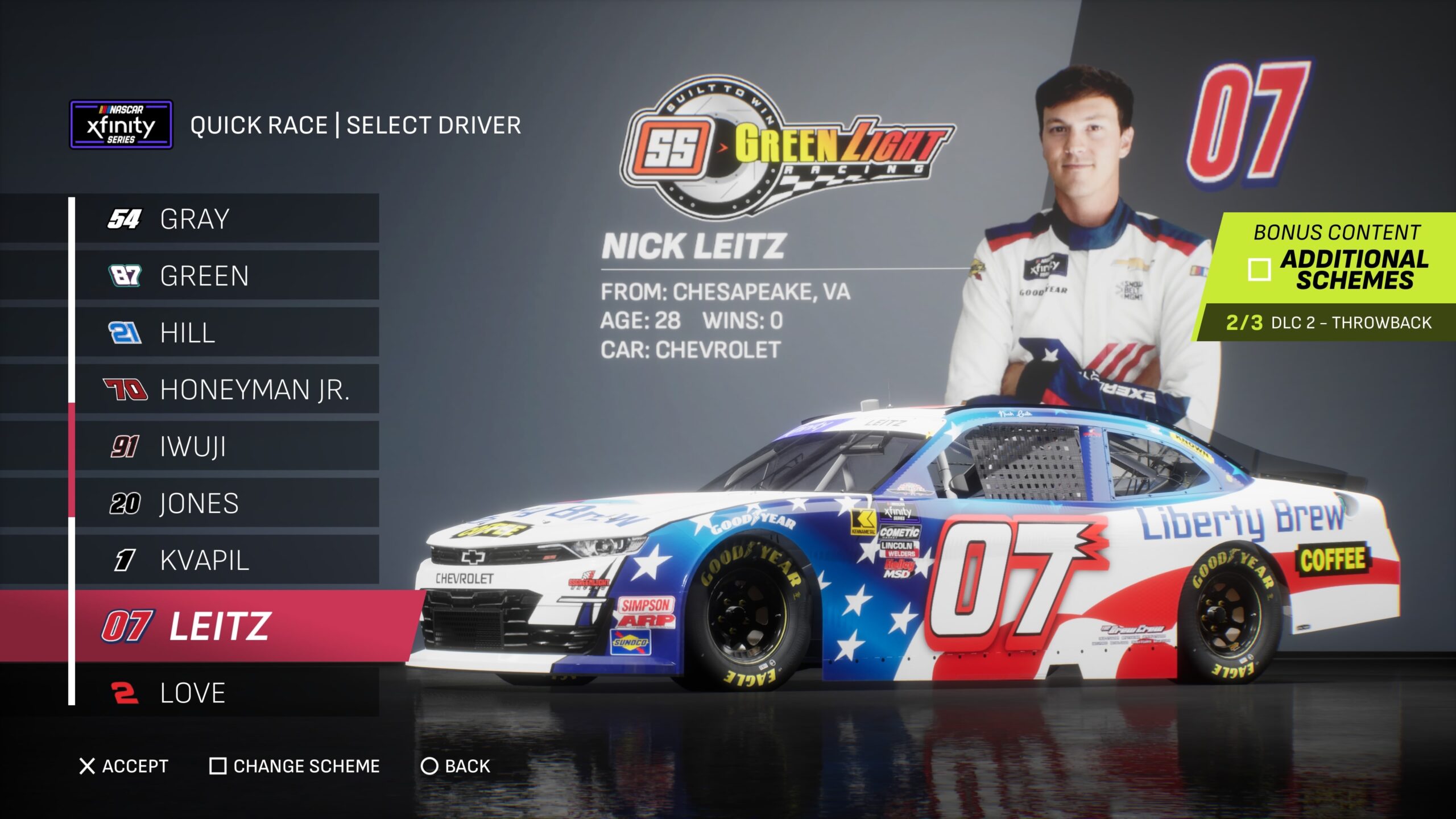Select driver Gray, car 54
Image resolution: width=1456 pixels, height=819 pixels.
pos(226,219)
